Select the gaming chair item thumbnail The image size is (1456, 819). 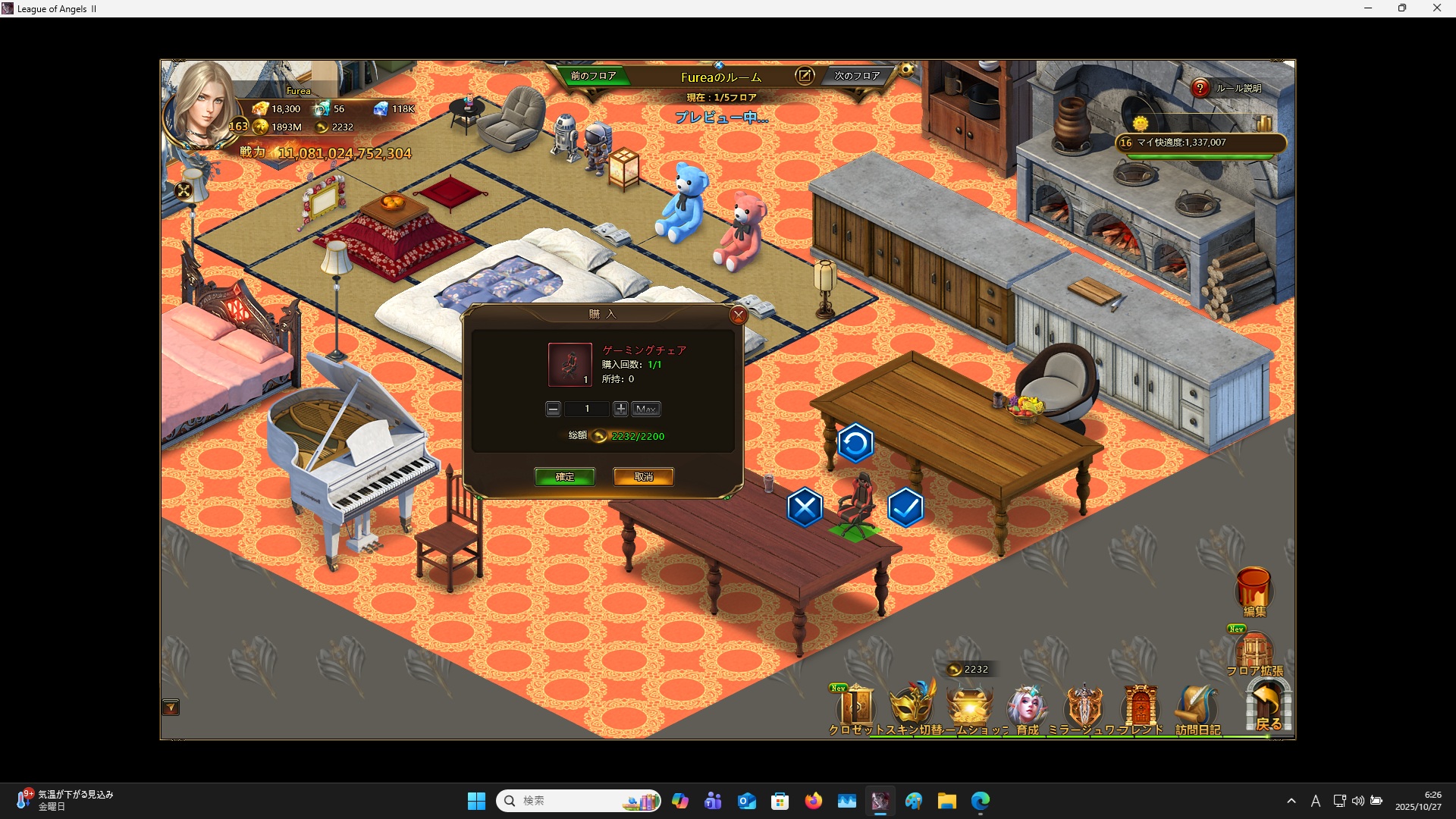[x=570, y=365]
